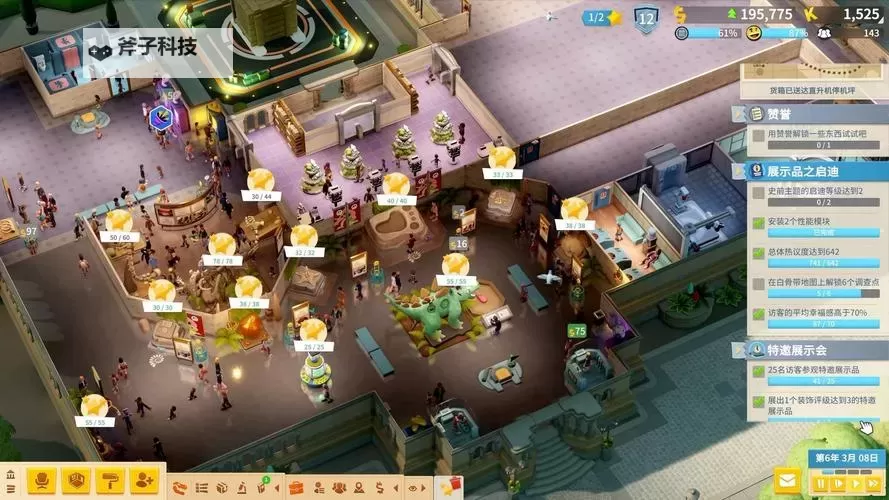Open the microscope research icon
Screen dimensions: 889x500
[x=244, y=488]
